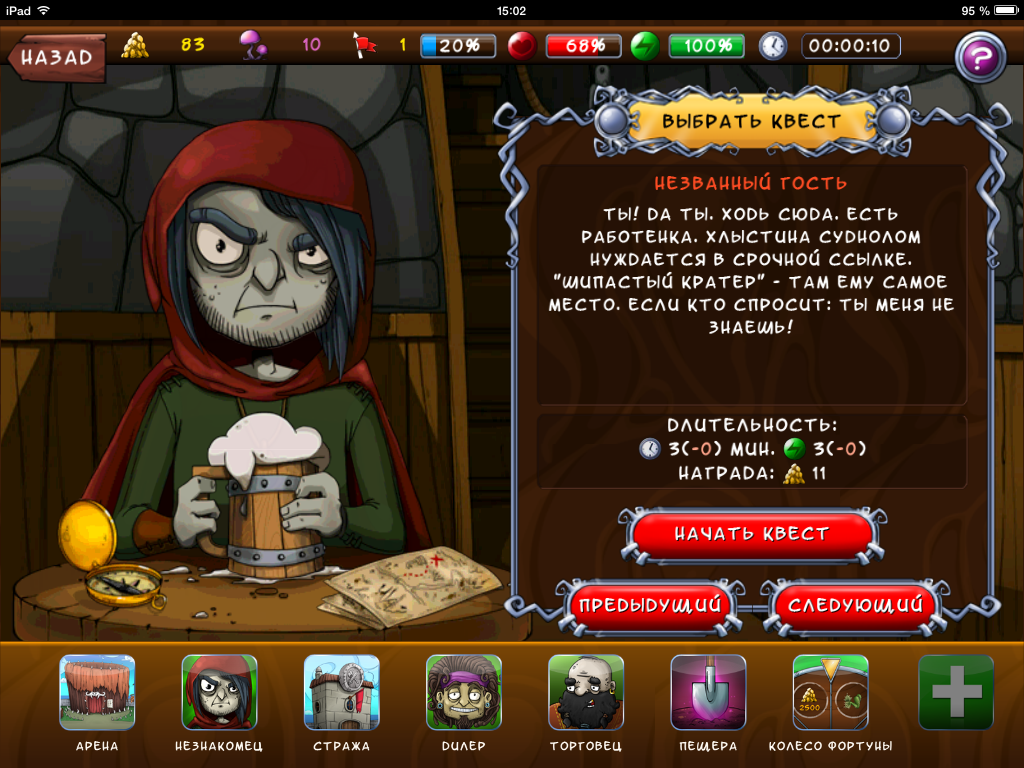The image size is (1024, 768).
Task: Open the Дилер shop
Action: tap(463, 693)
